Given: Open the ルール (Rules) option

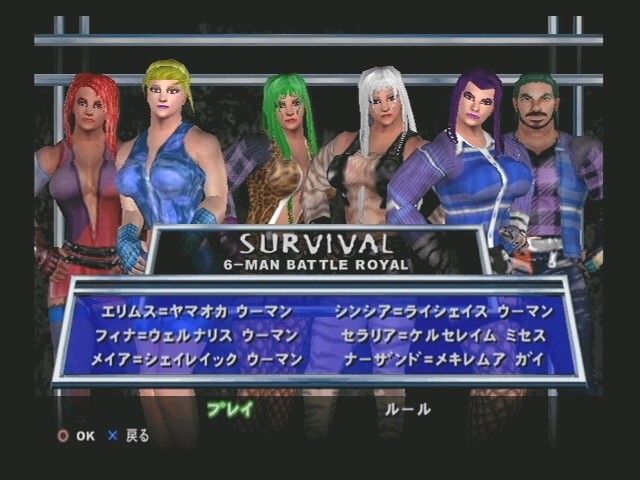Looking at the screenshot, I should pyautogui.click(x=408, y=409).
